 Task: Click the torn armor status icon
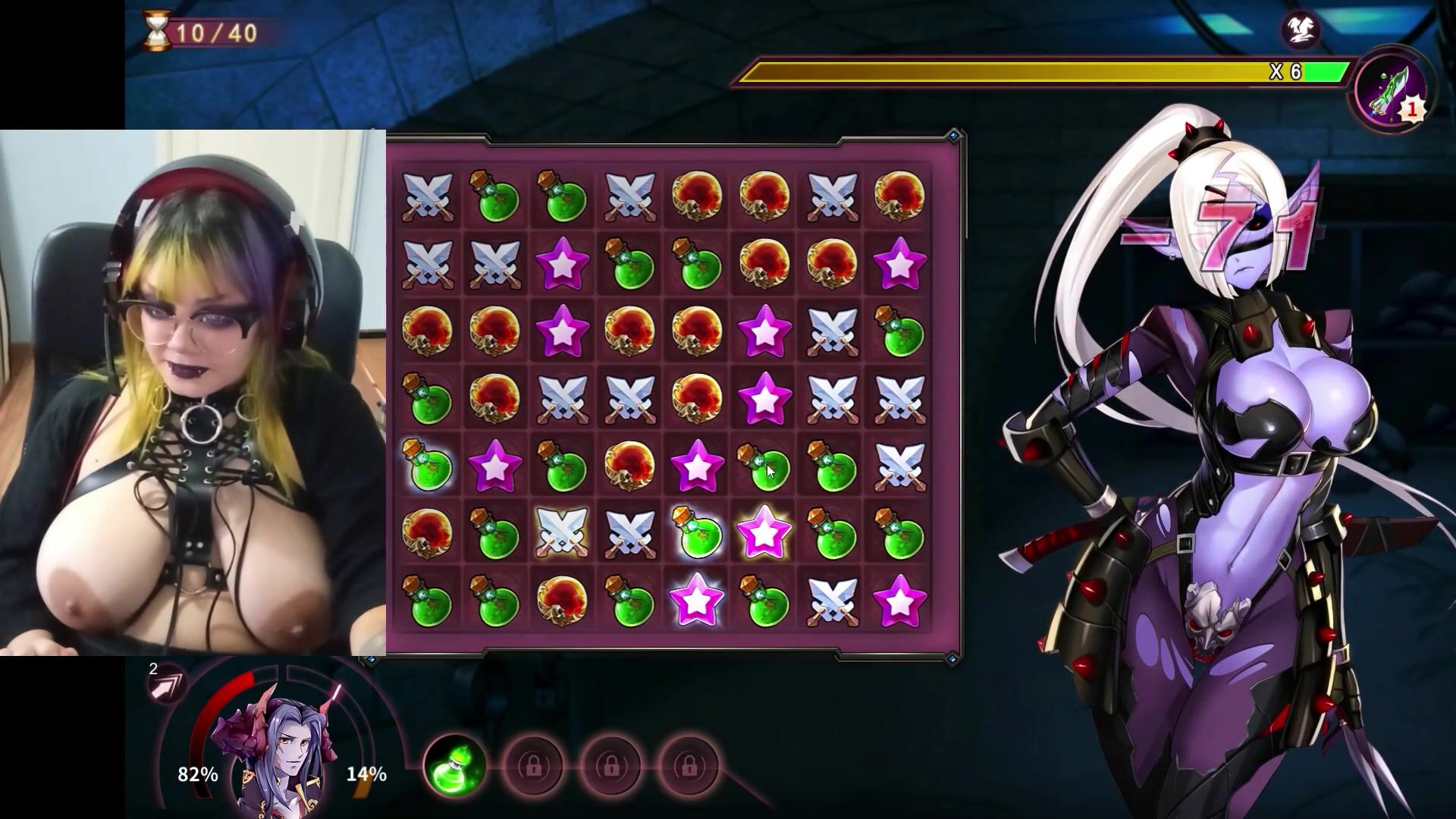(x=1301, y=30)
